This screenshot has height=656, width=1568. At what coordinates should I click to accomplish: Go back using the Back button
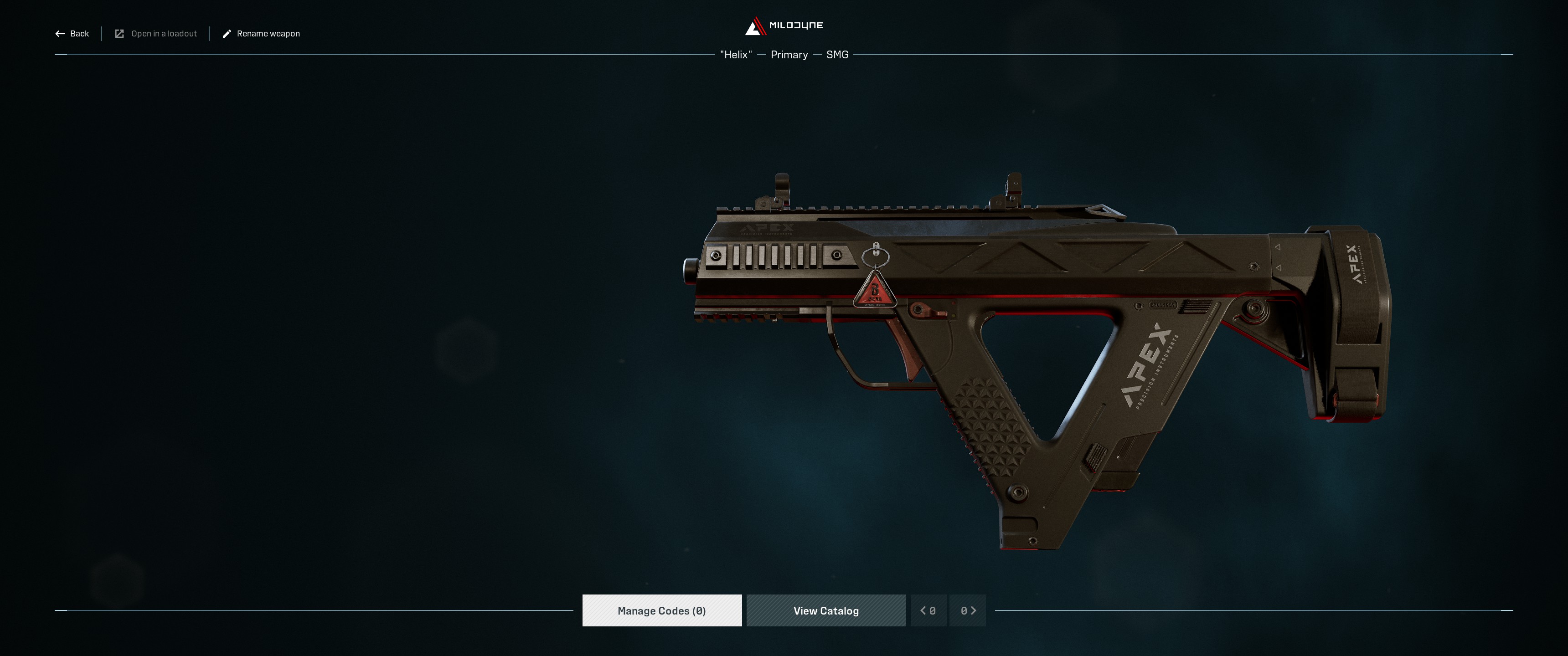point(72,33)
